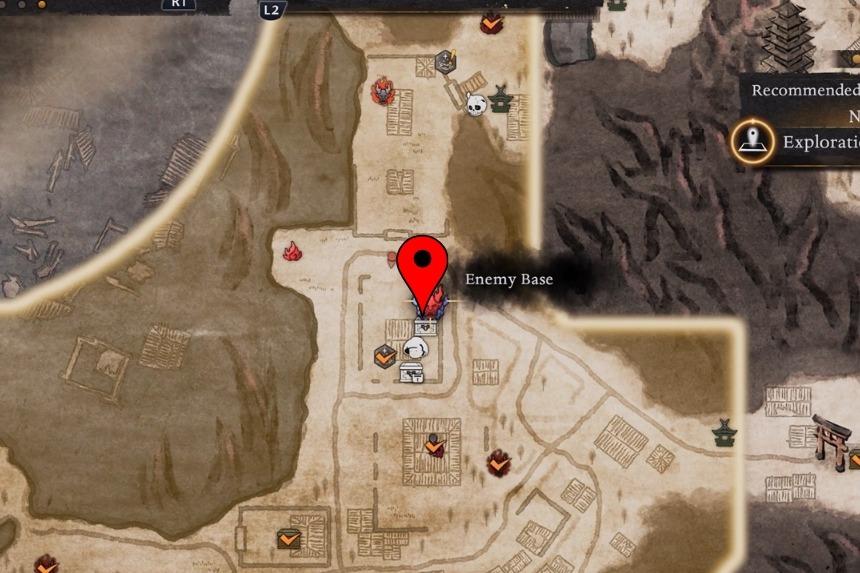Click the white skull map marker
Image resolution: width=860 pixels, height=573 pixels.
475,102
